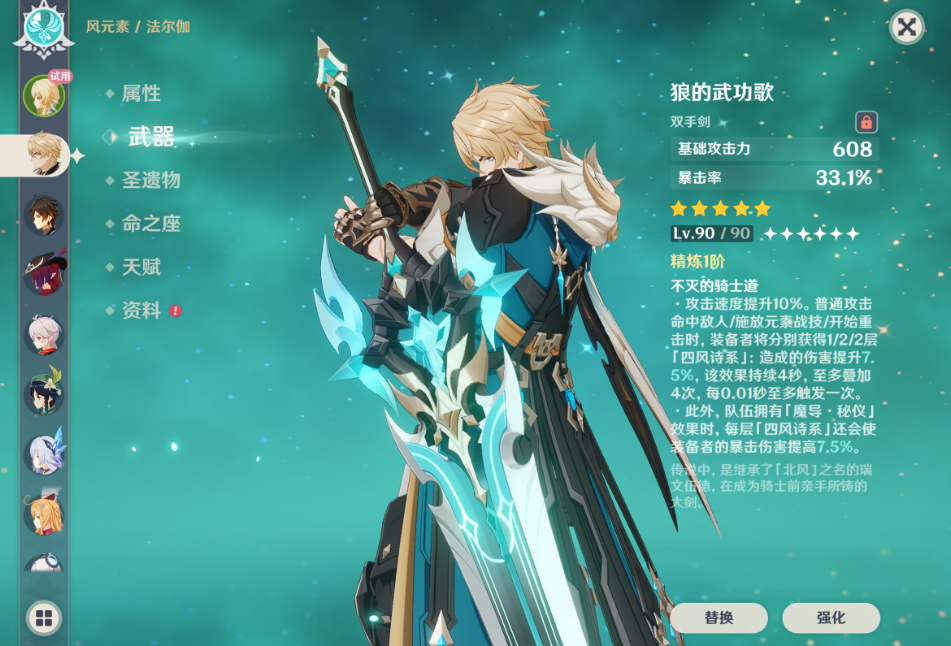The width and height of the screenshot is (951, 646).
Task: Click the 替换 switch weapon button
Action: [718, 618]
